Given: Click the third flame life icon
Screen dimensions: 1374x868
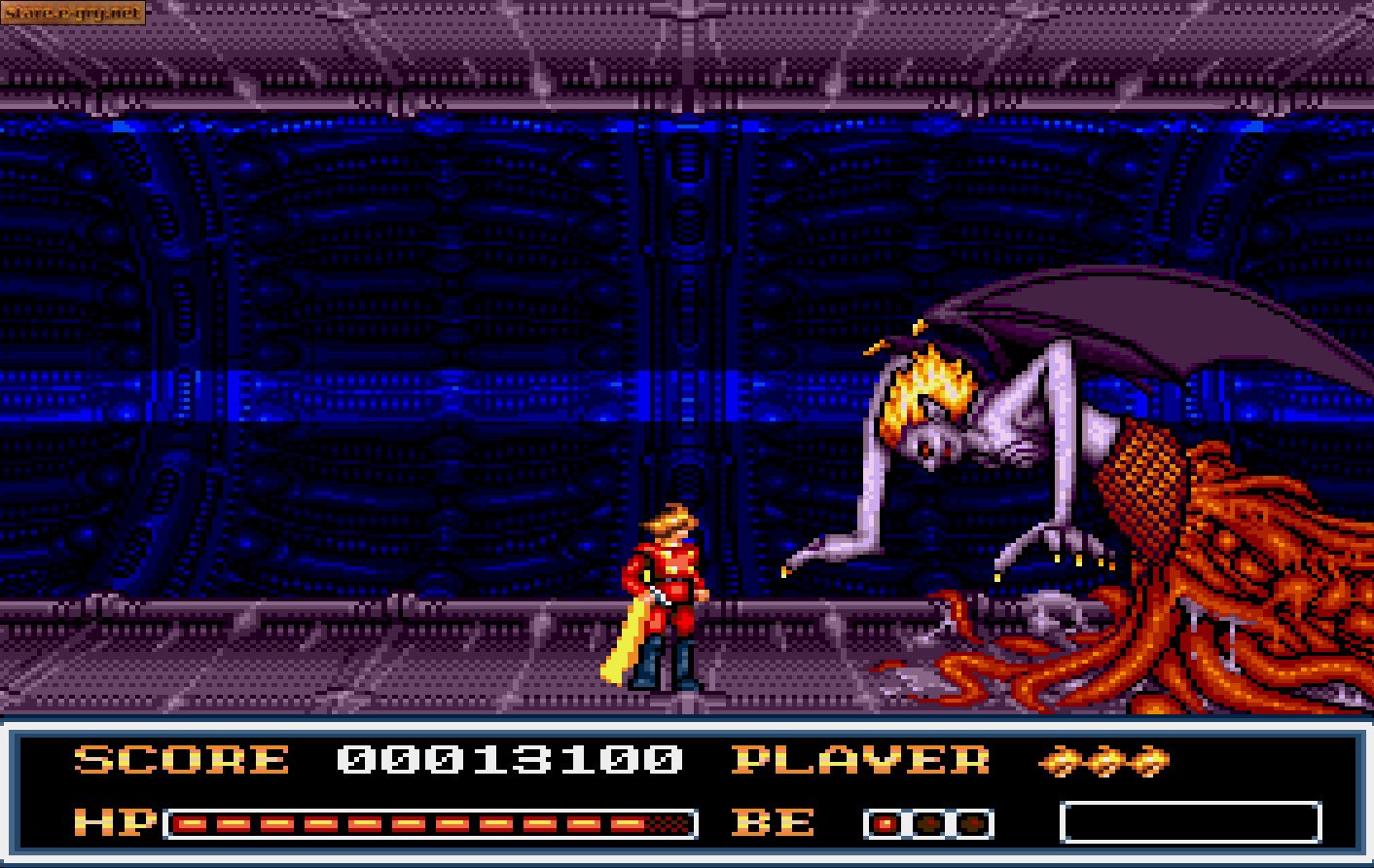Looking at the screenshot, I should (1148, 761).
